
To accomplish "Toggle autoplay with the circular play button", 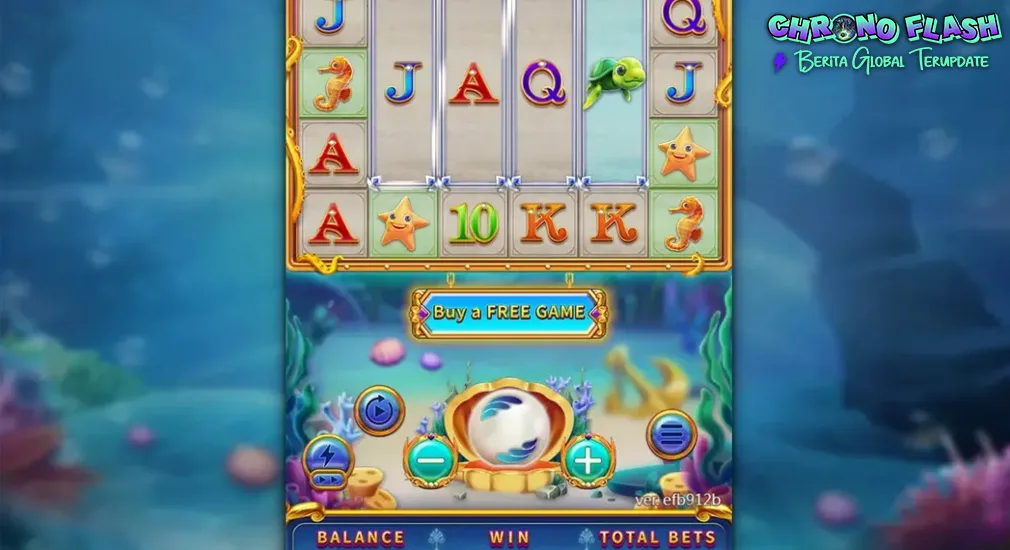I will (380, 411).
